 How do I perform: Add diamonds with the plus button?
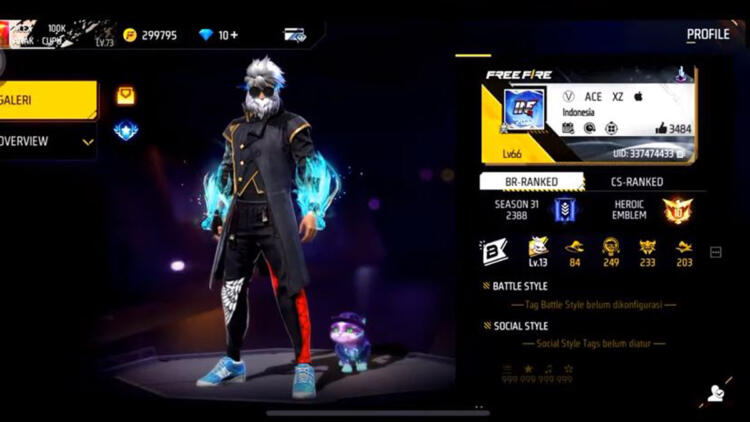click(234, 35)
